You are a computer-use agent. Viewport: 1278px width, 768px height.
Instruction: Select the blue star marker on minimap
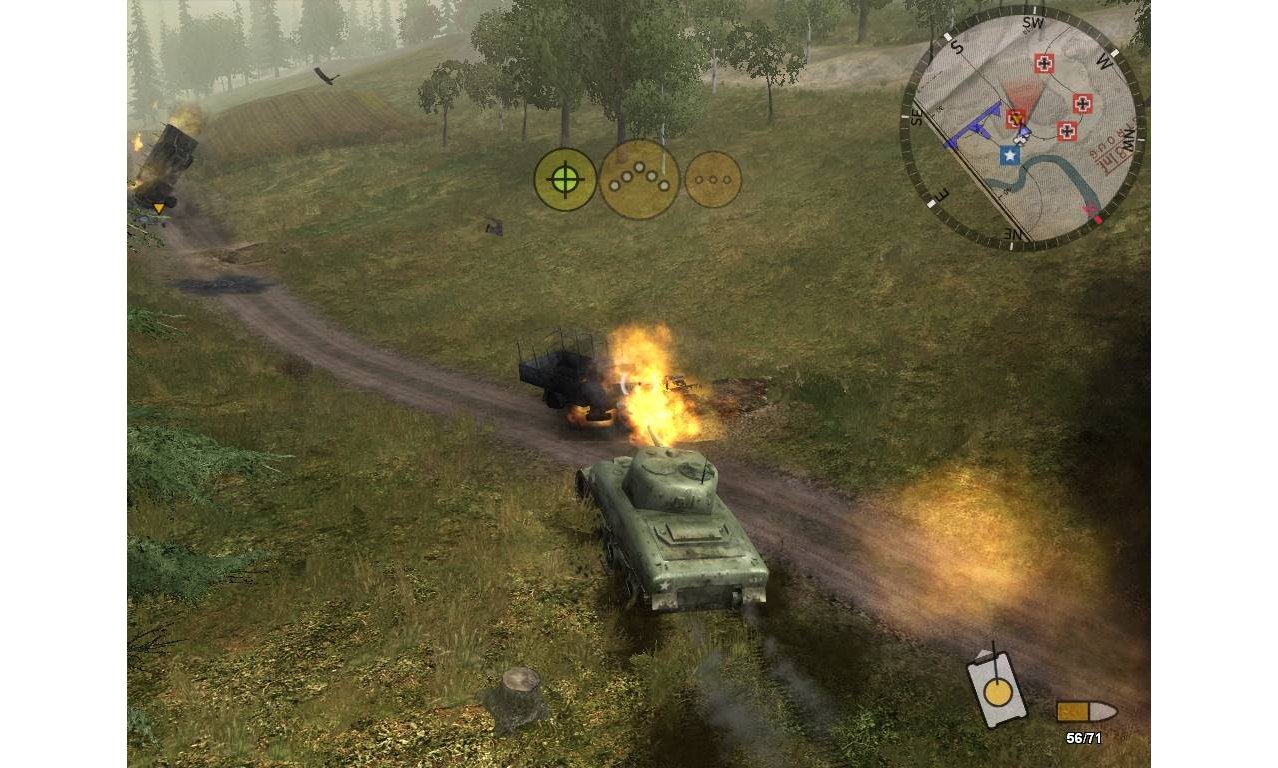tap(1009, 155)
